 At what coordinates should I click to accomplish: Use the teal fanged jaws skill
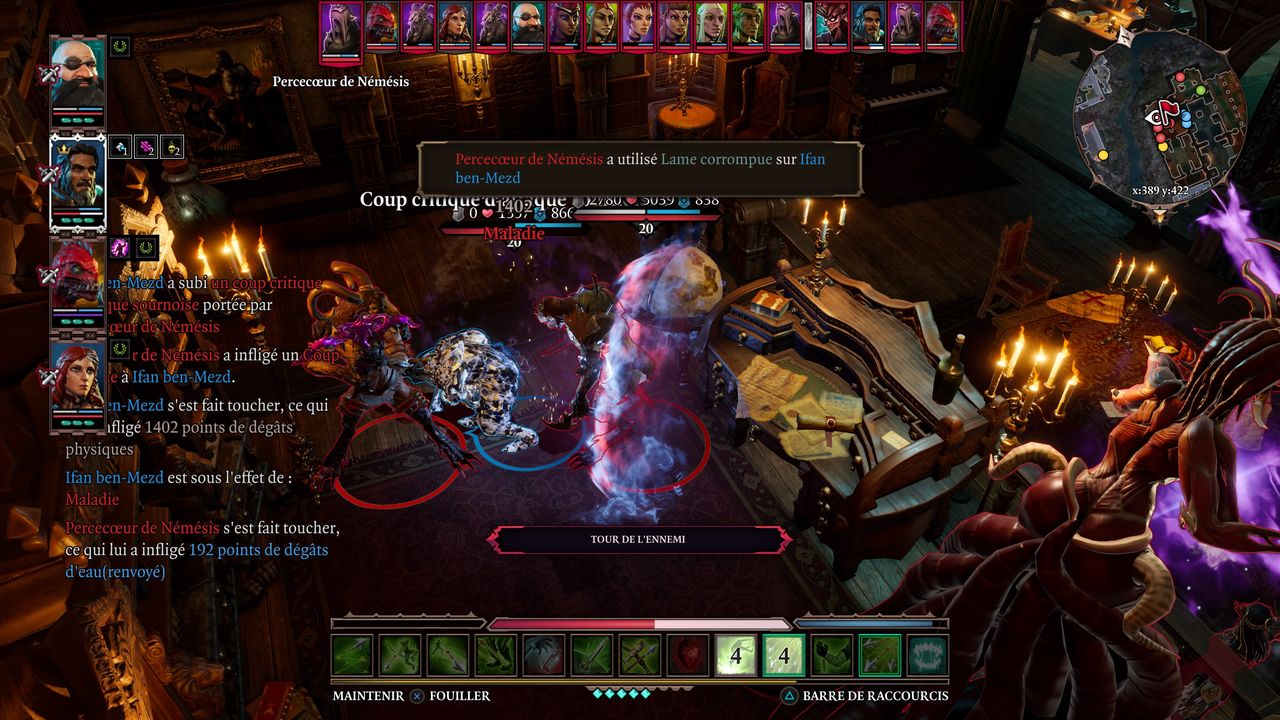pos(927,655)
